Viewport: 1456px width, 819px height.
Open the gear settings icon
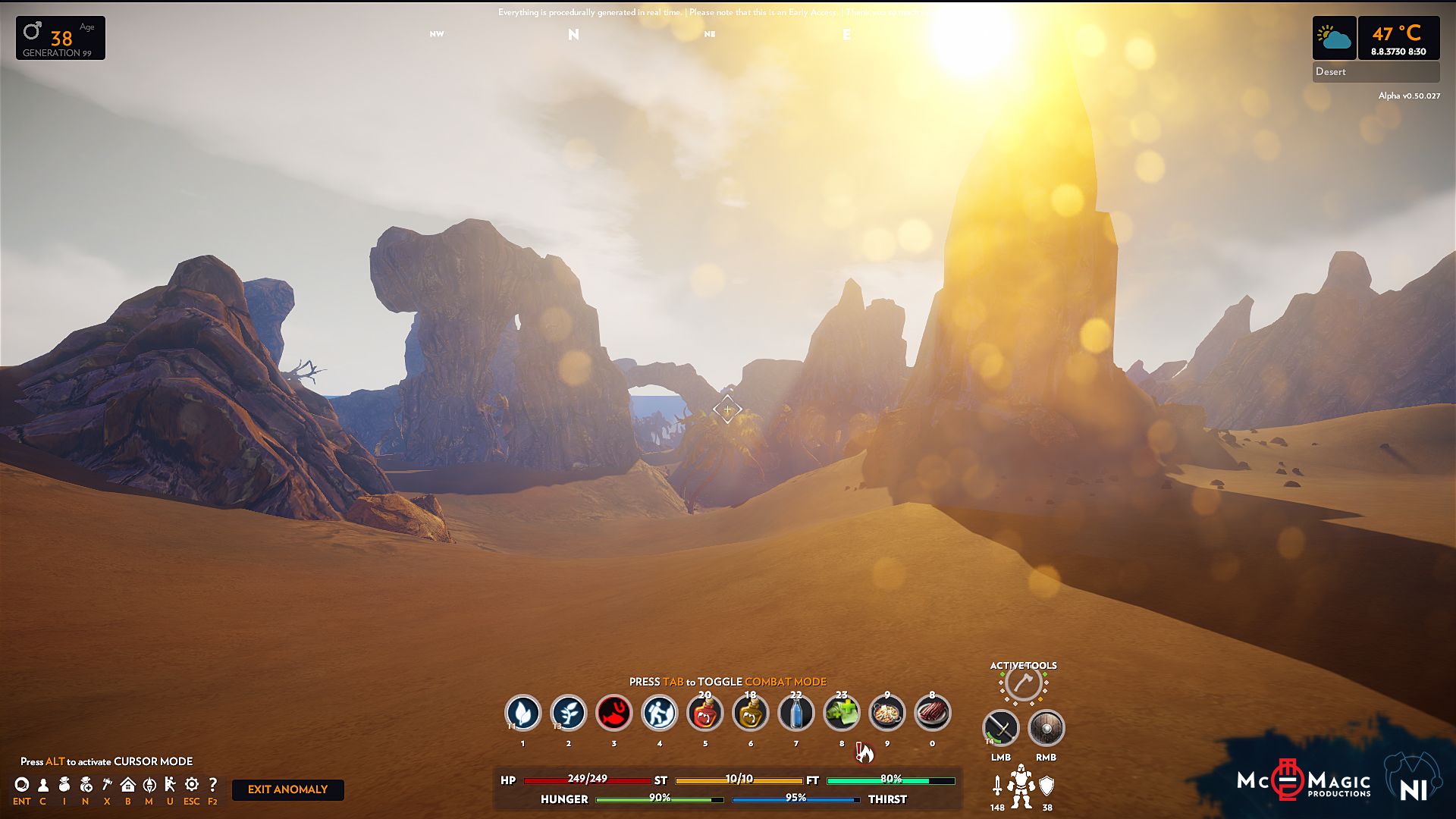coord(192,785)
